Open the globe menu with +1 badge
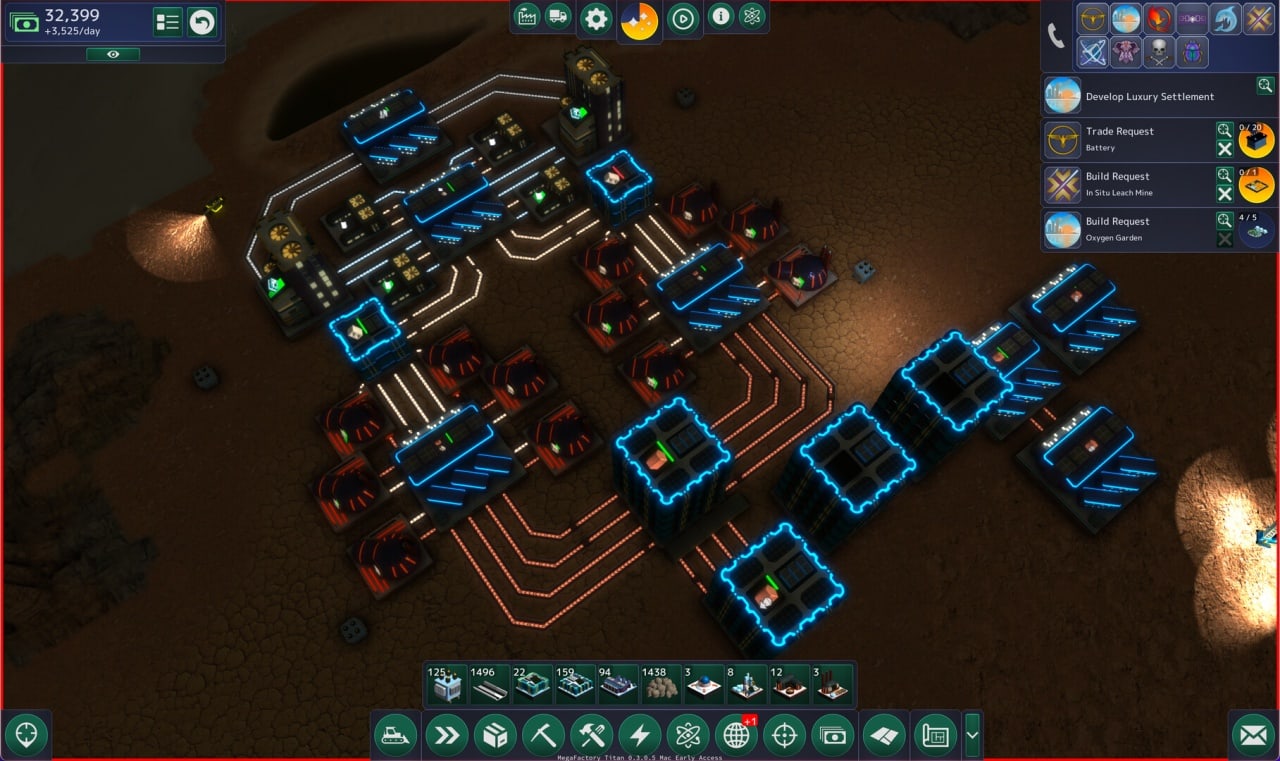Screen dimensions: 1280x761 [736, 736]
